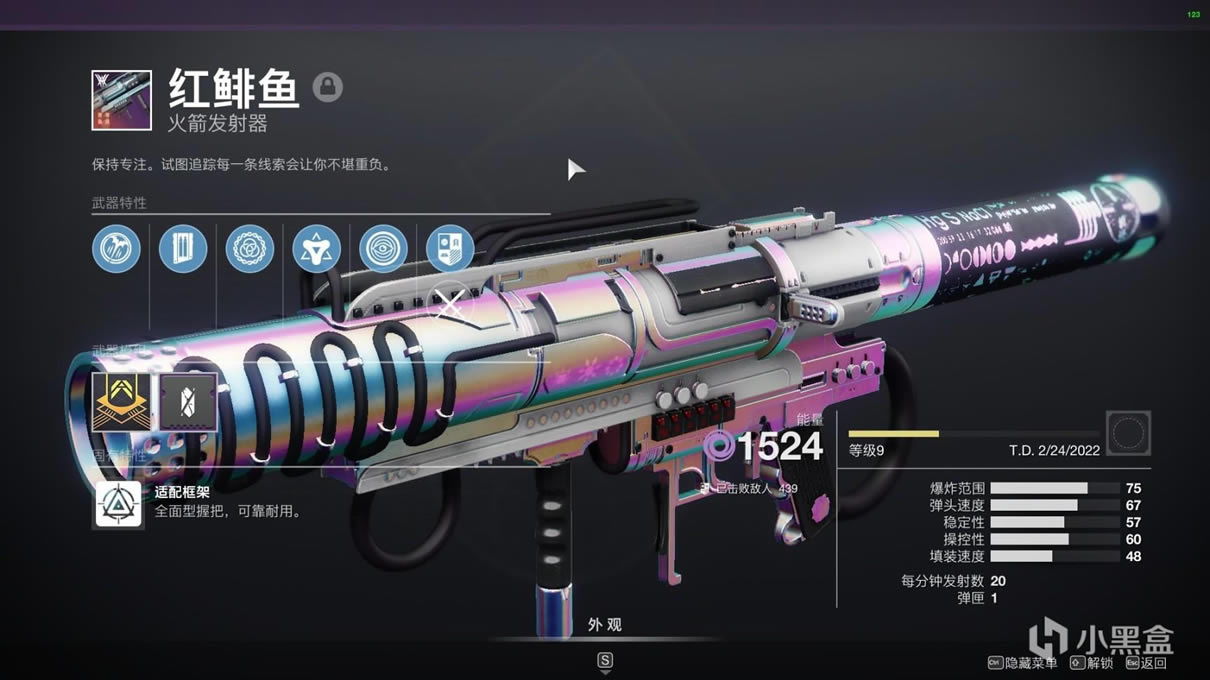Click the 隐藏菜单 hide menu option
This screenshot has width=1210, height=680.
(1025, 662)
